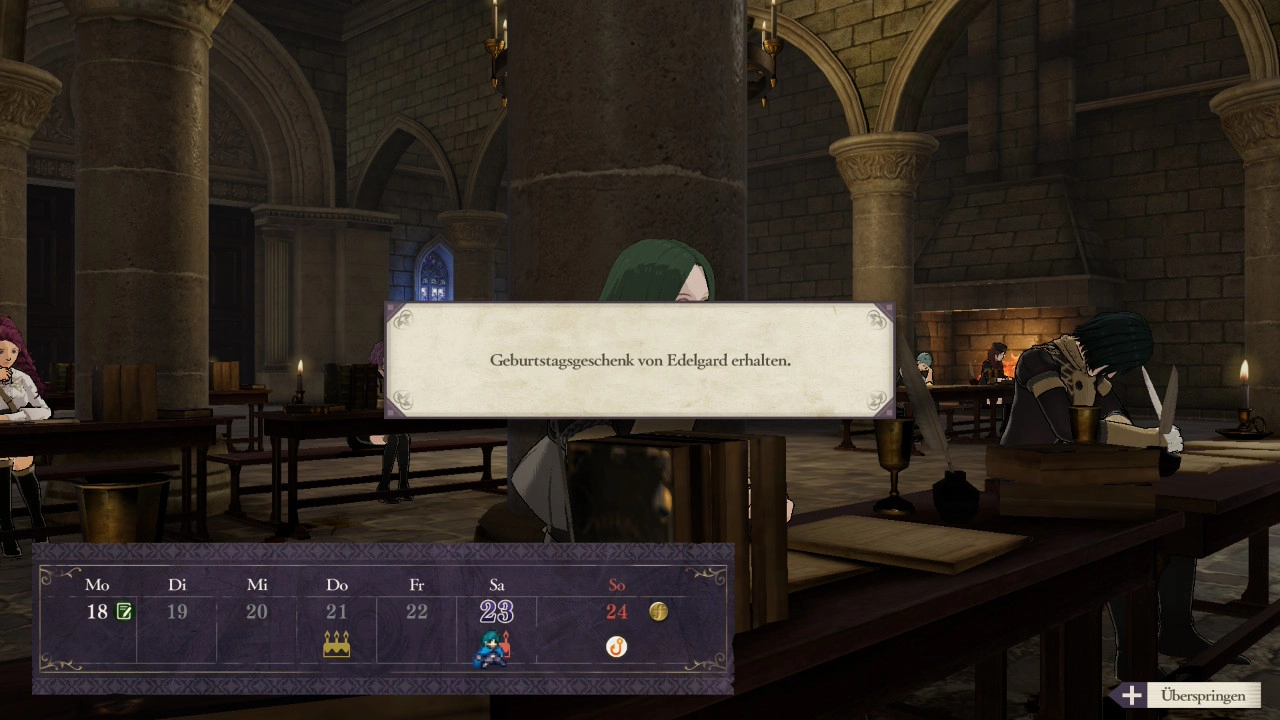Select Sunday 24 on the calendar

pos(617,611)
